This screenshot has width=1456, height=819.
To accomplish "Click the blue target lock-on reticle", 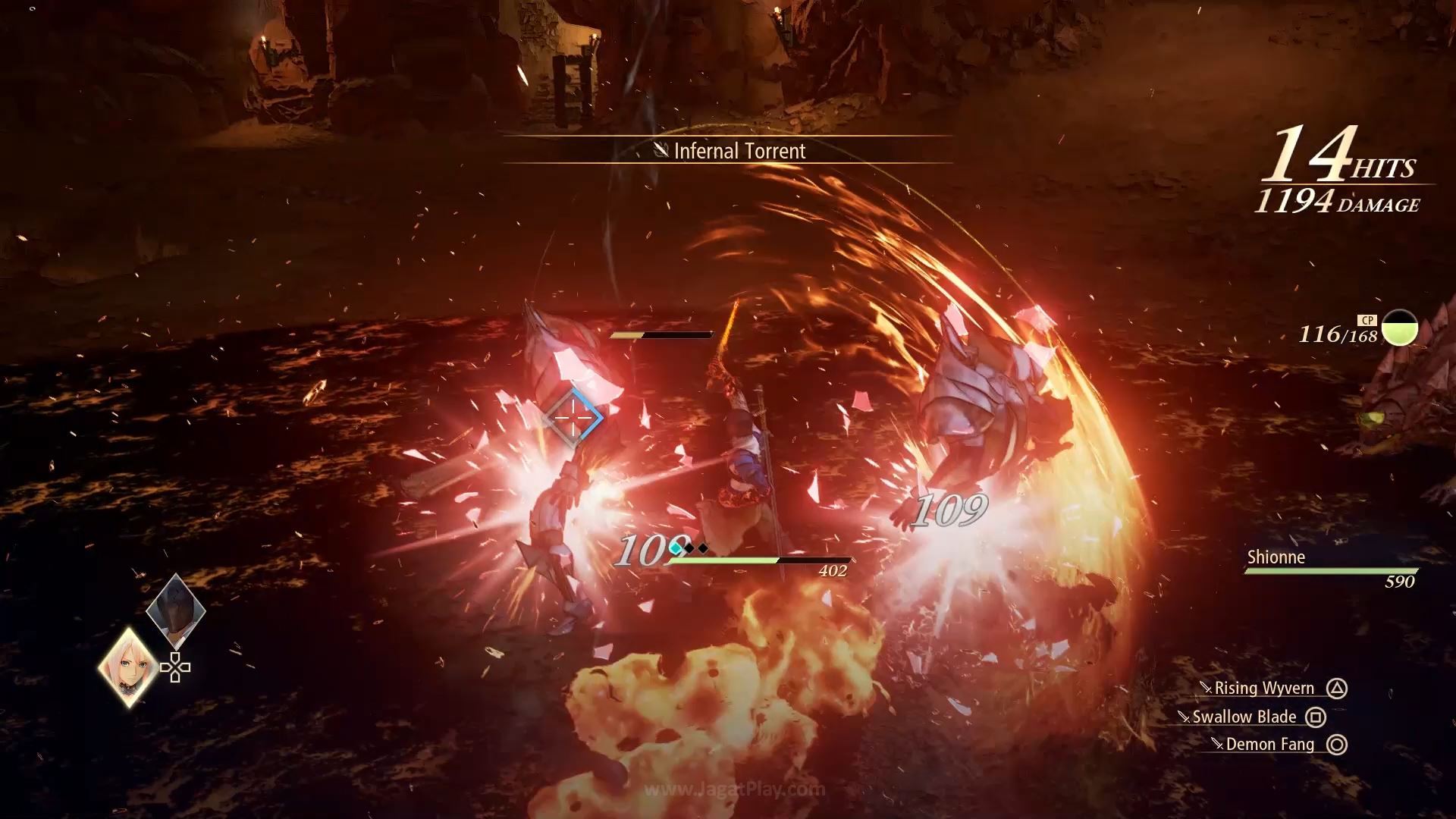I will coord(573,417).
